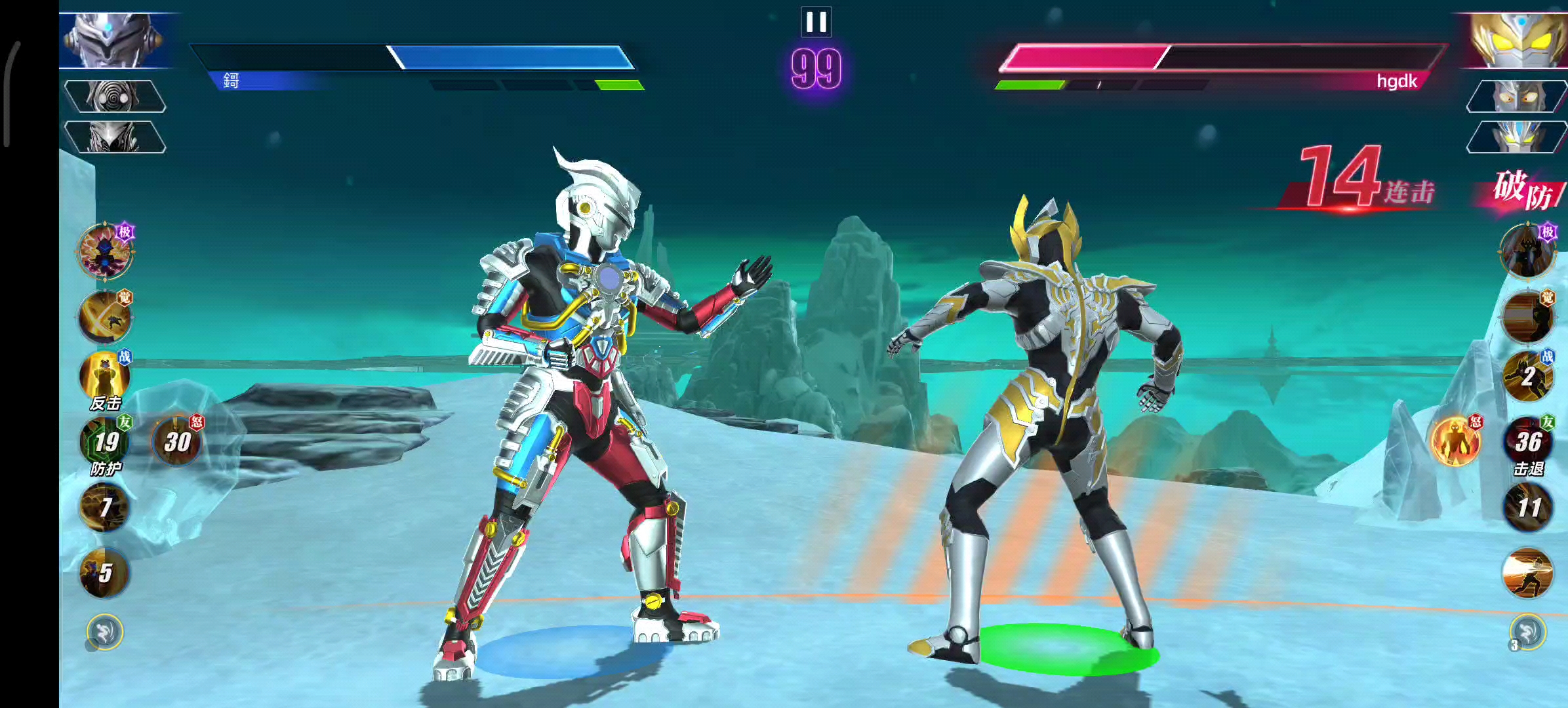Click the swirl dodge icon marked 3

coord(1527,632)
